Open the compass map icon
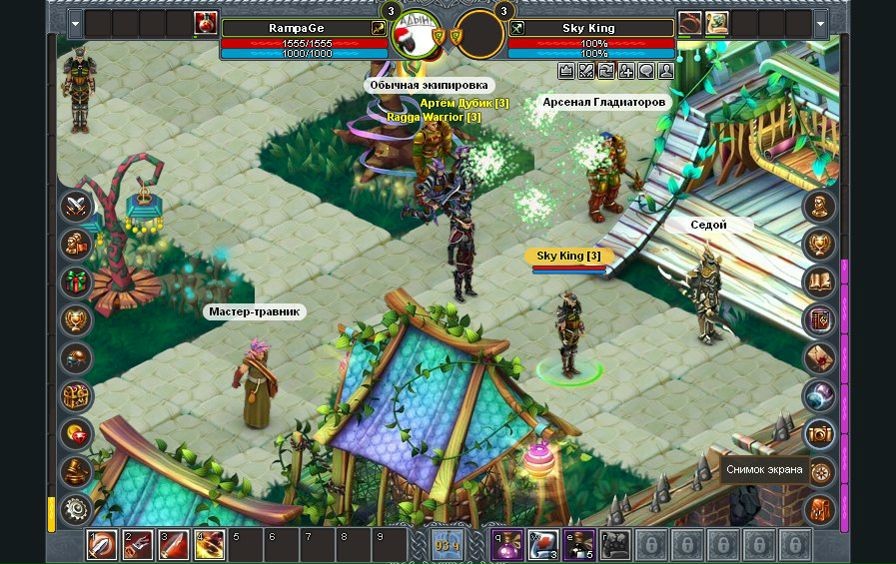Image resolution: width=896 pixels, height=564 pixels. 820,471
